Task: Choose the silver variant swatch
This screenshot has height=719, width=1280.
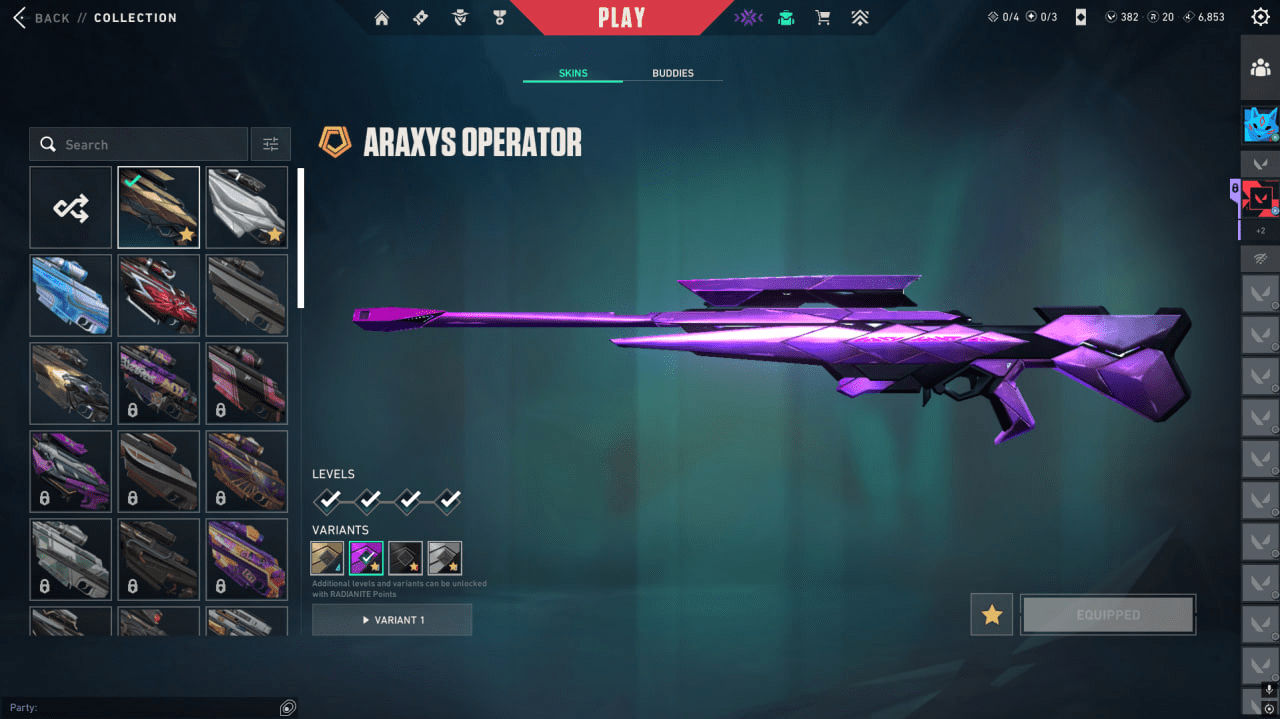Action: [444, 558]
